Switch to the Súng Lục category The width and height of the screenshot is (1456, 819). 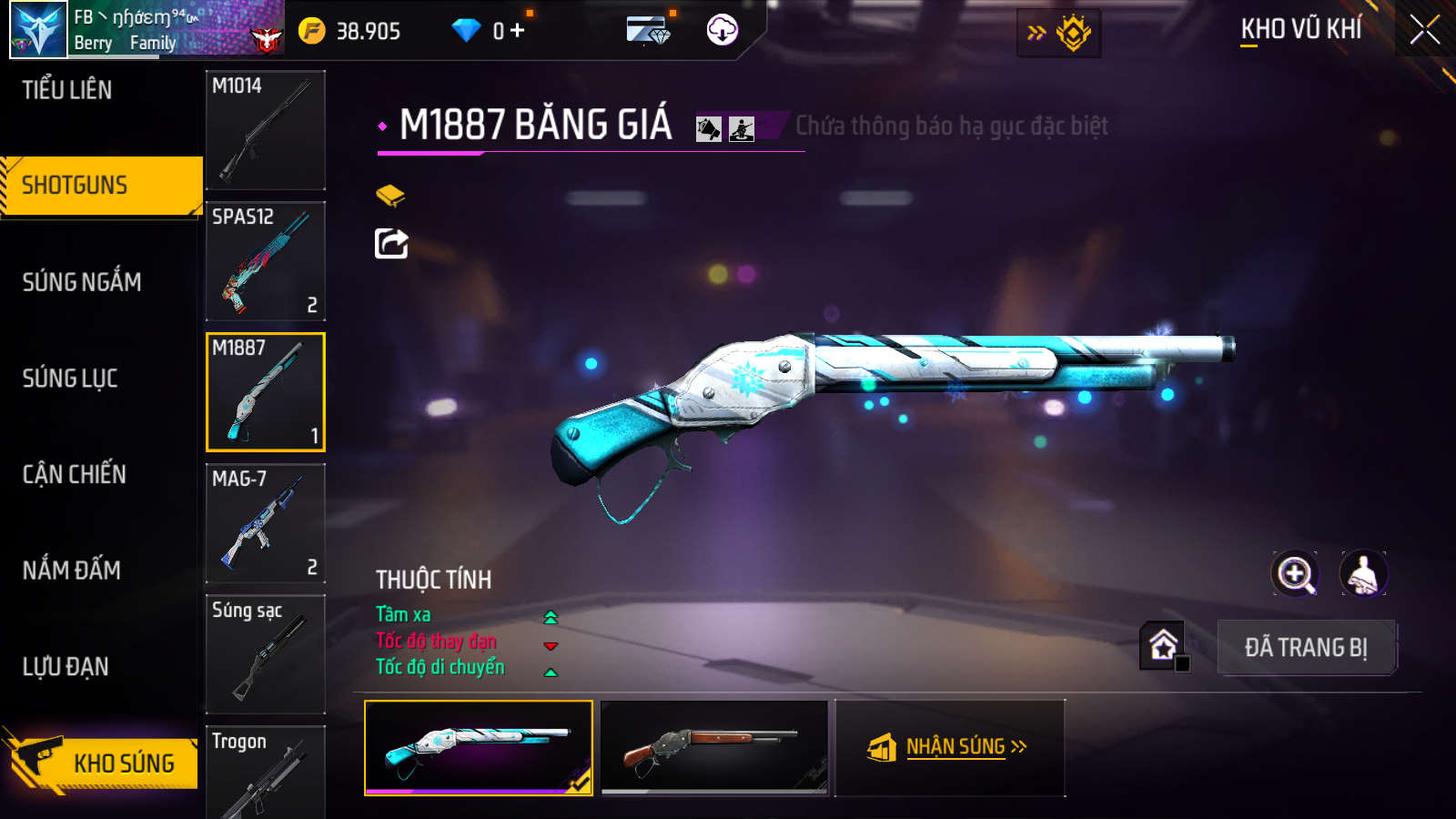70,379
